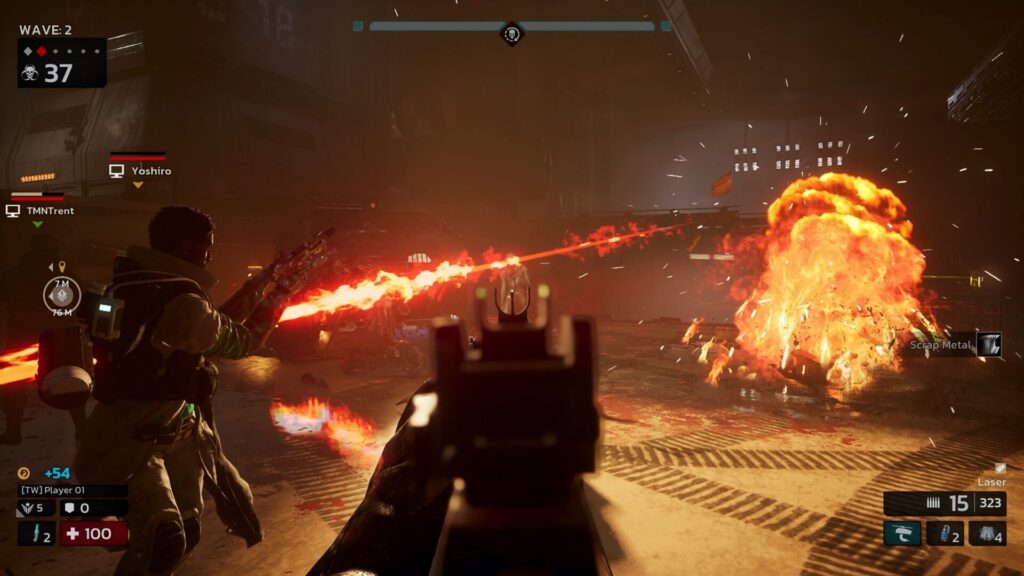Use the healing syringe slot
1024x576 pixels.
click(36, 534)
